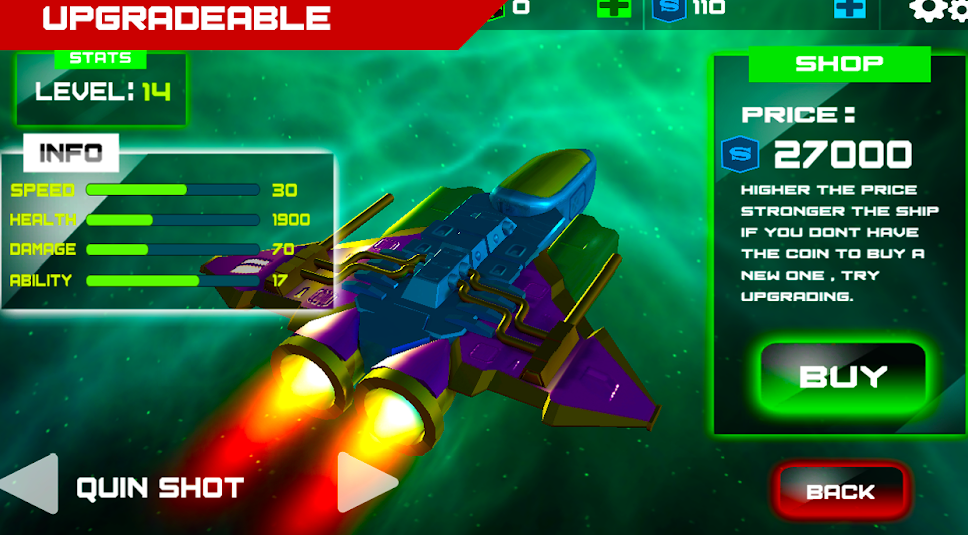Add more green currency with green plus
This screenshot has width=968, height=535.
tap(613, 8)
